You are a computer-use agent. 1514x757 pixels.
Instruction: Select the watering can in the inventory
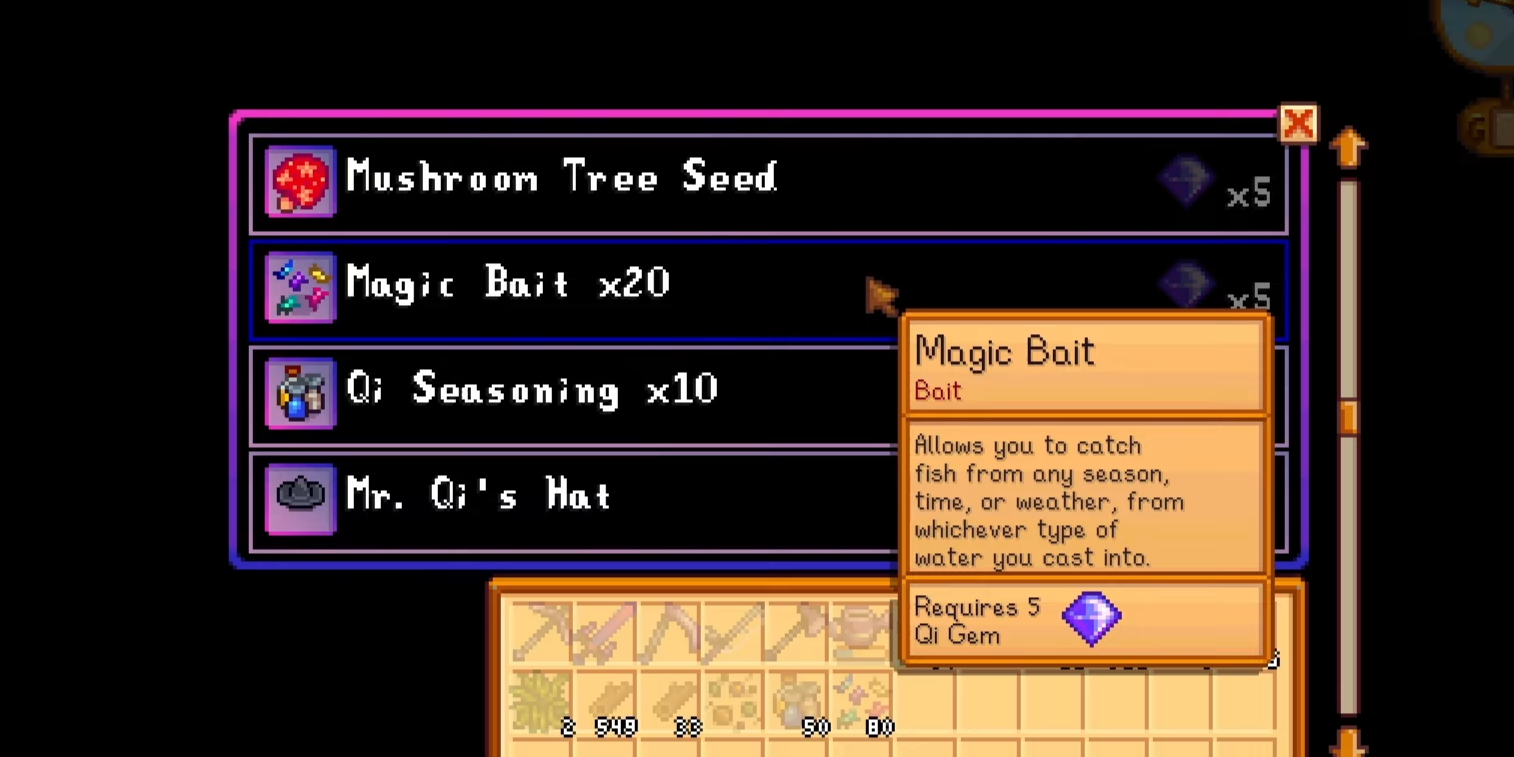(858, 632)
